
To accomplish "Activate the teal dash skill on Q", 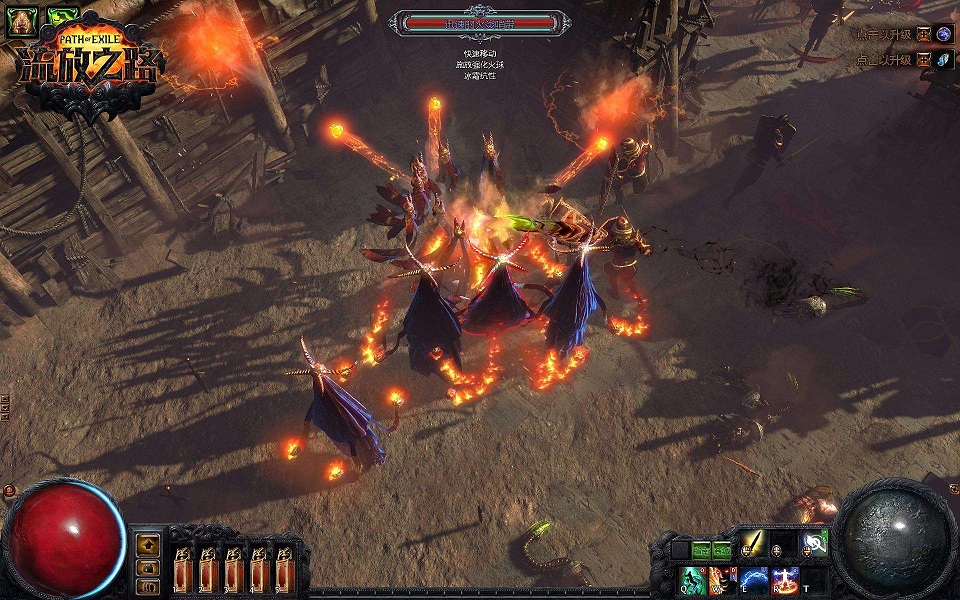I will pos(693,580).
